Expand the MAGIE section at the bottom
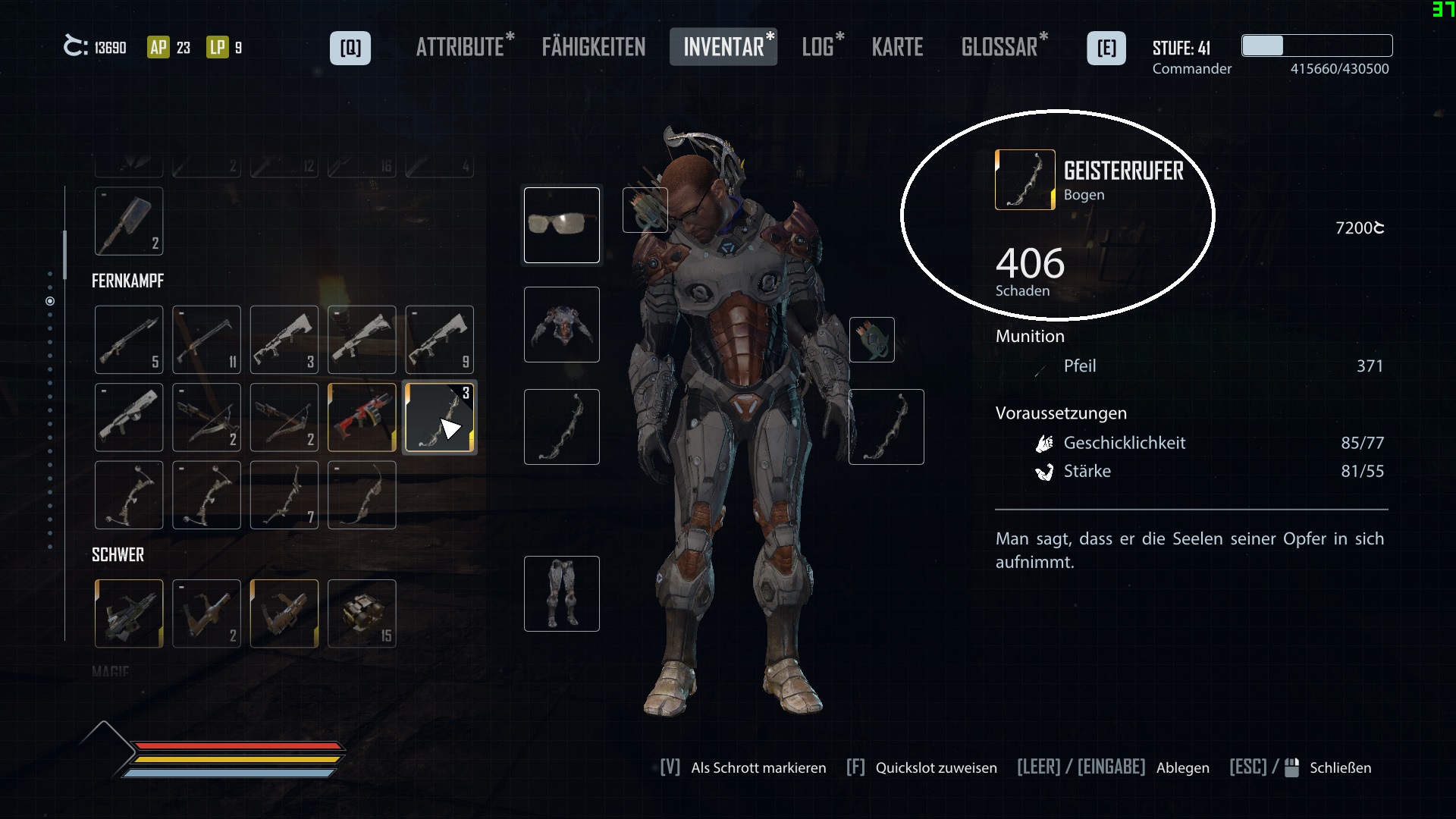Viewport: 1456px width, 819px height. coord(111,670)
